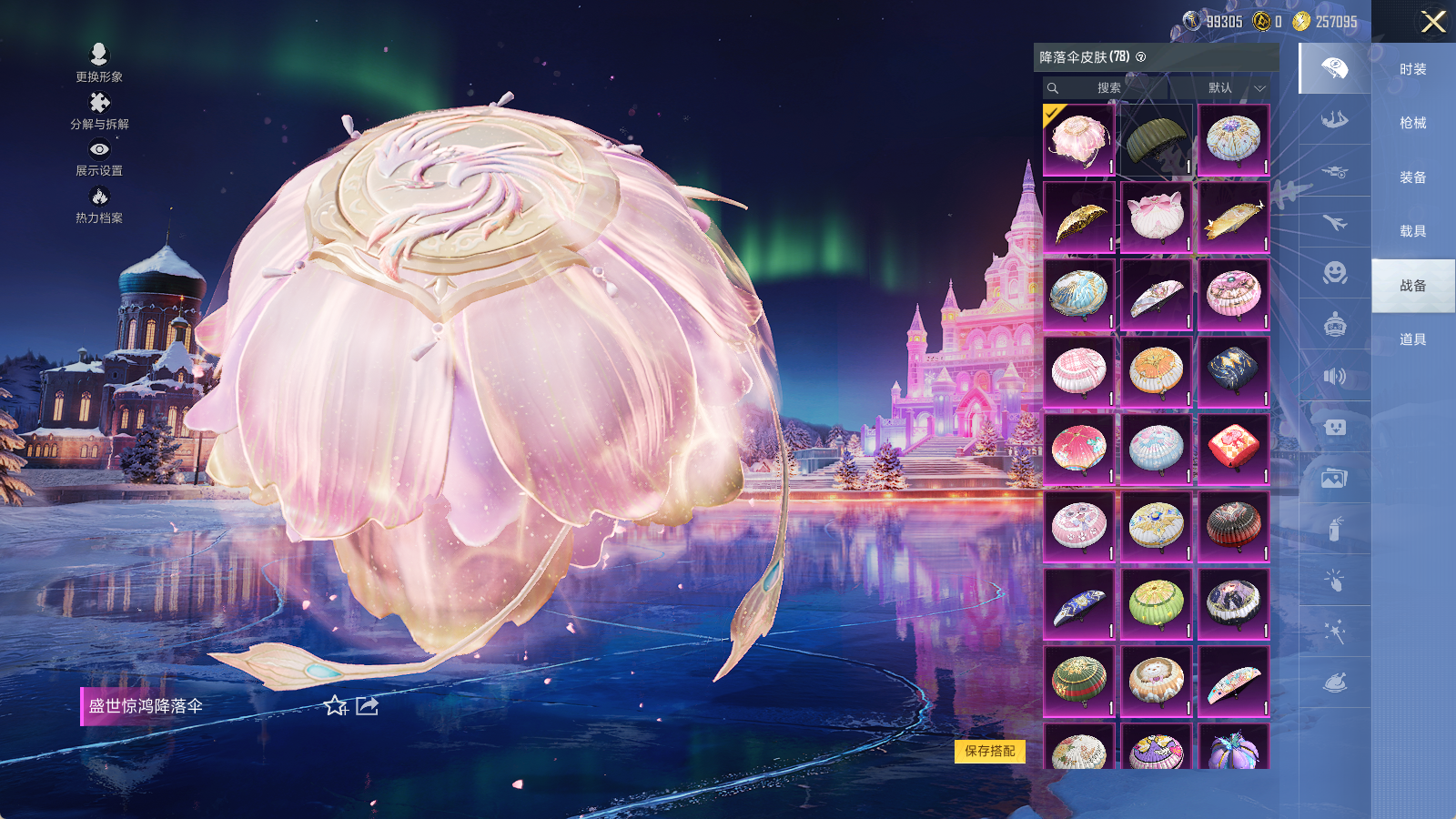Viewport: 1456px width, 819px height.
Task: Share the parachute skin using the arrow icon
Action: [367, 706]
